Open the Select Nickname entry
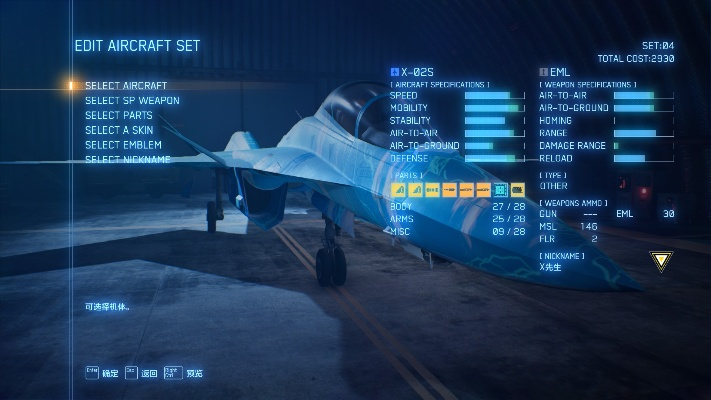Screen dimensions: 711x400 tap(127, 160)
